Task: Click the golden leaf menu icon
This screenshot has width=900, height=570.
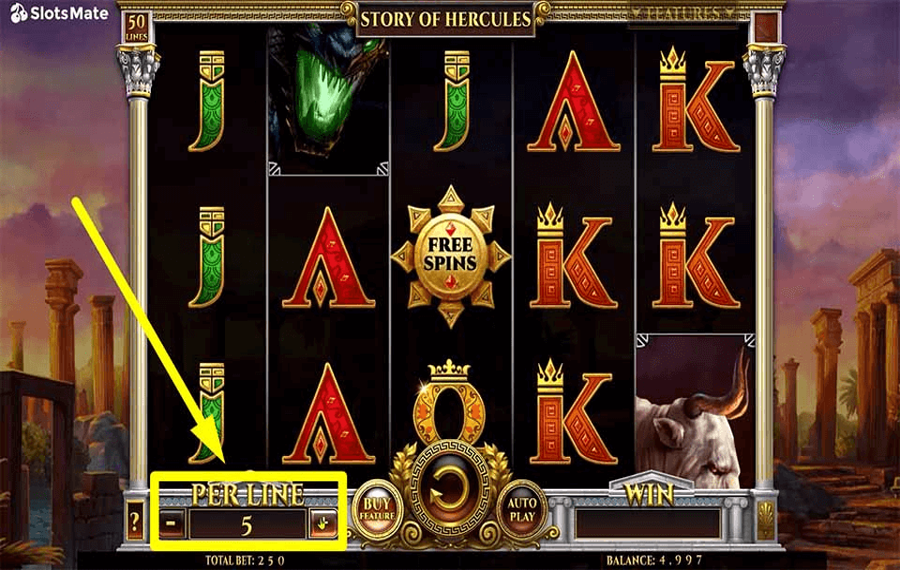Action: 765,520
